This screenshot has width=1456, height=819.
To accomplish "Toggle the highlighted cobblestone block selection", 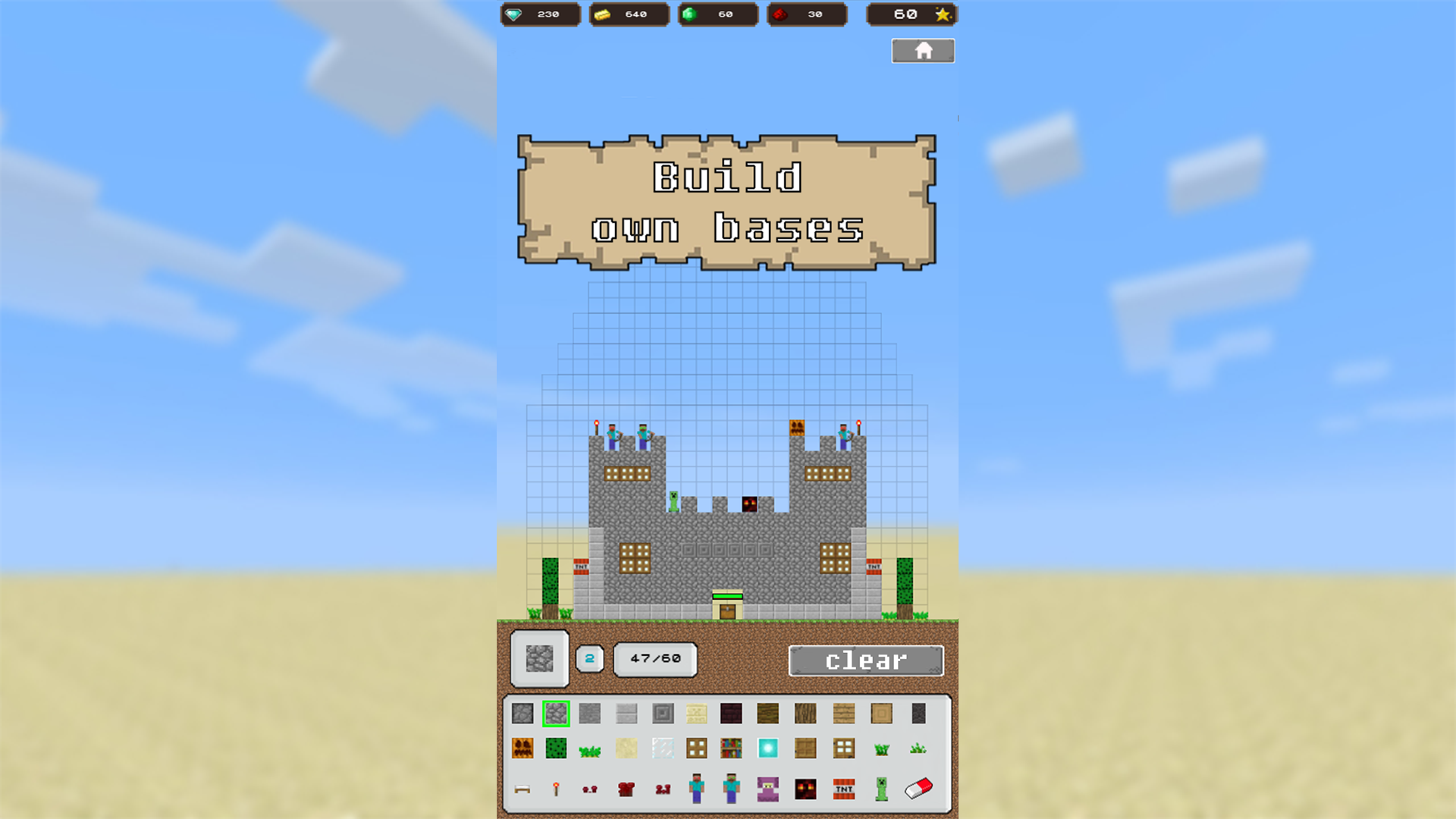I will coord(556,713).
